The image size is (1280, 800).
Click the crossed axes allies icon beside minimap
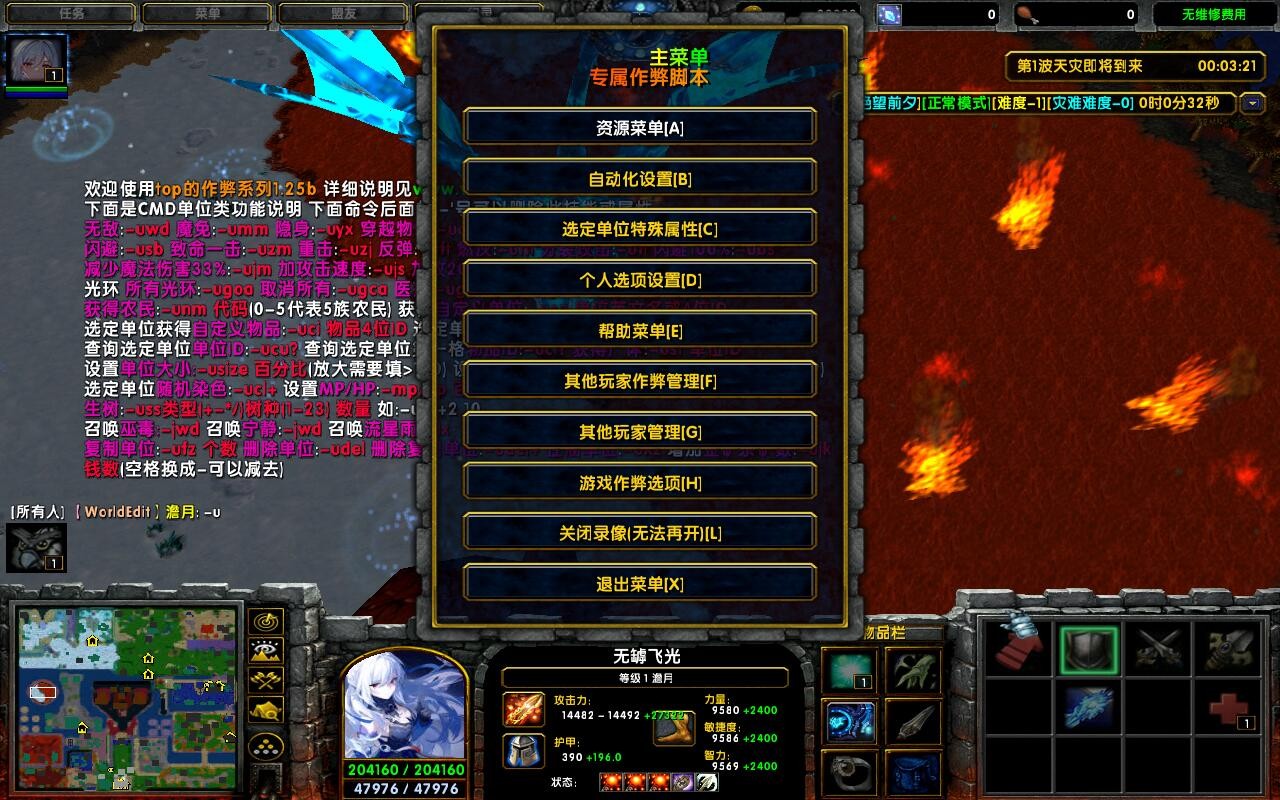coord(266,680)
